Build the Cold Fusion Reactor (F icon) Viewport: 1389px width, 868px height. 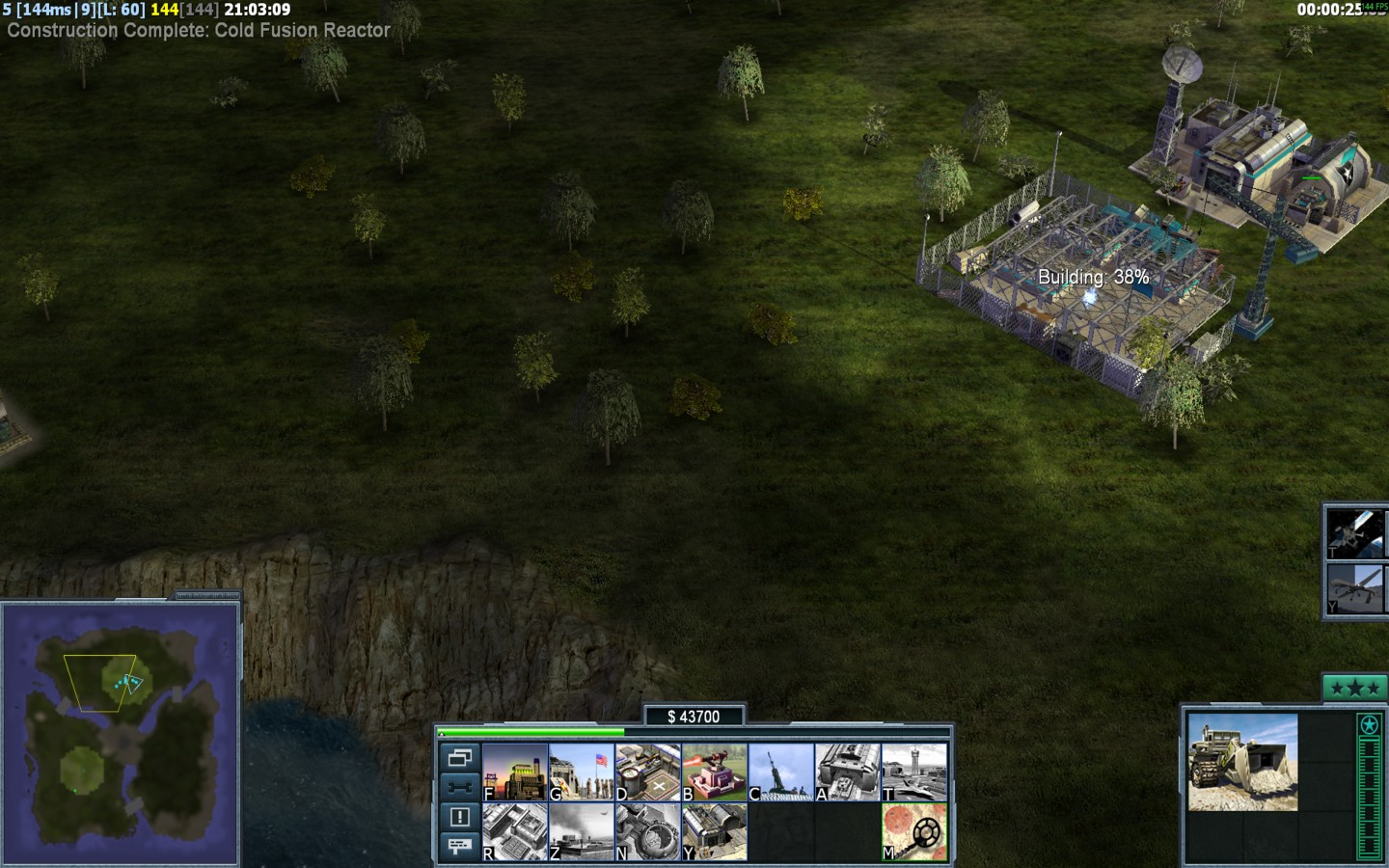pos(515,773)
